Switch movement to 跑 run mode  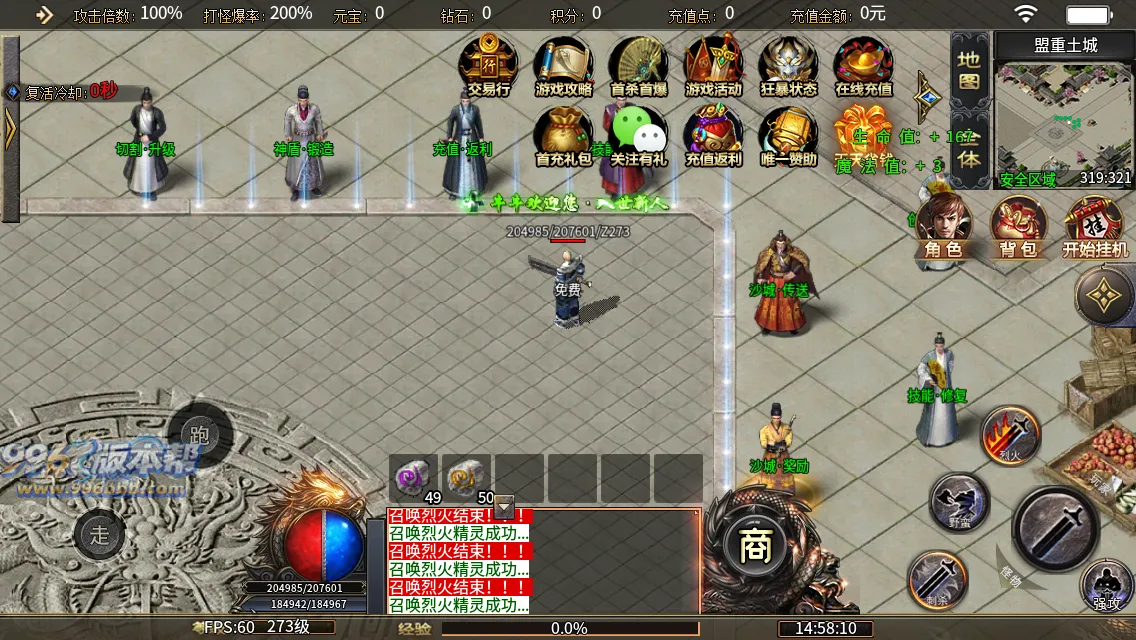[x=200, y=436]
